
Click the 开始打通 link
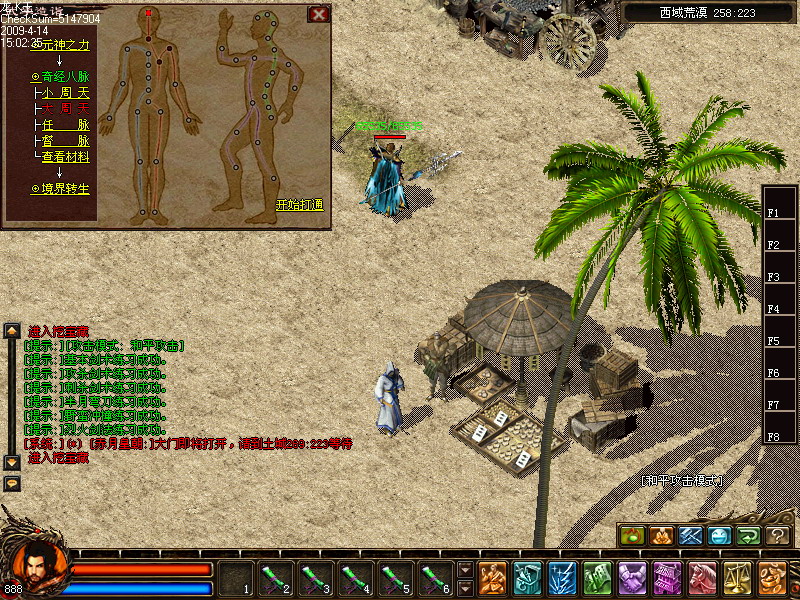tap(300, 205)
